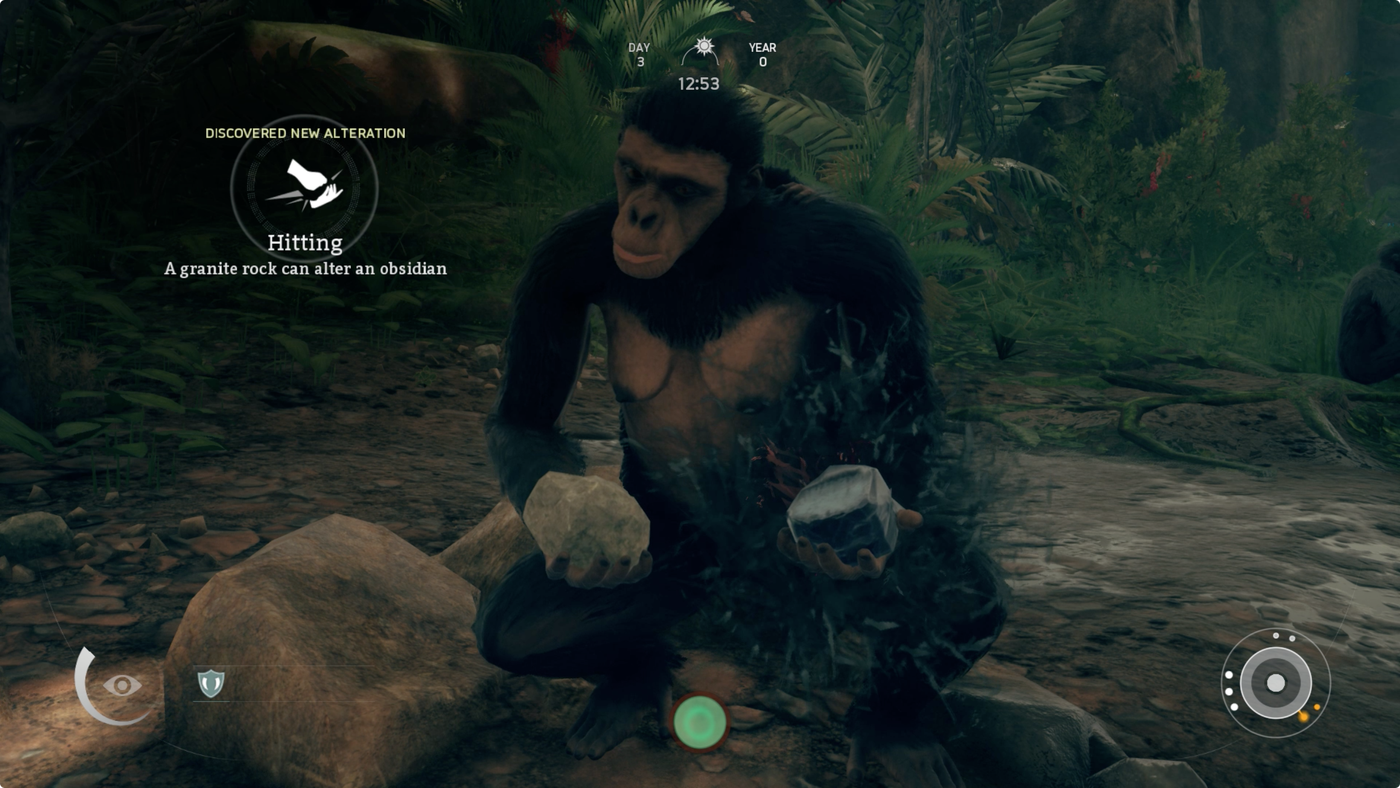Activate the green circular action indicator
Screen dimensions: 1400x788
point(700,720)
